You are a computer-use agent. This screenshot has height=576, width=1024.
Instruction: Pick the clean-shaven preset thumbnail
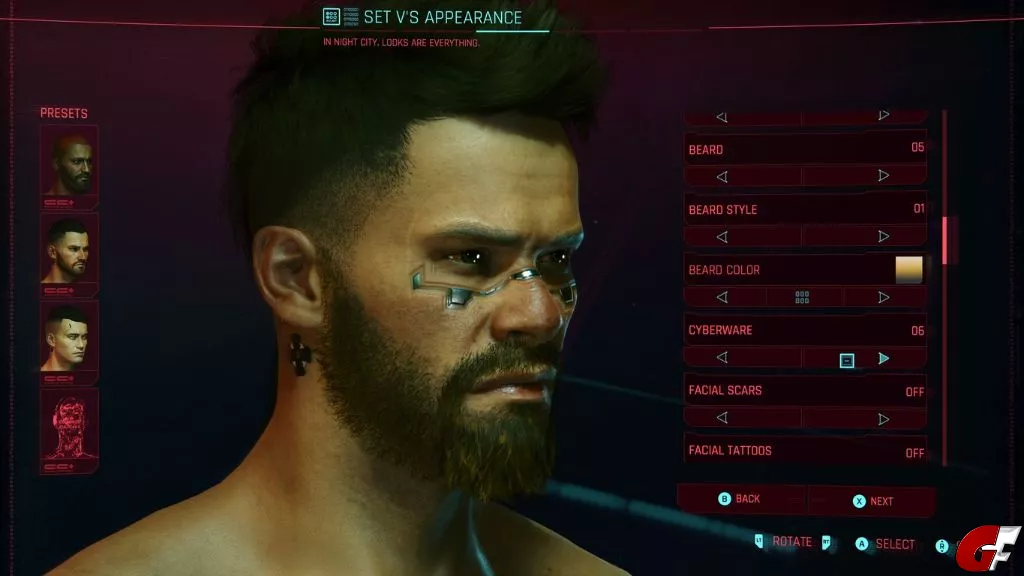click(69, 338)
